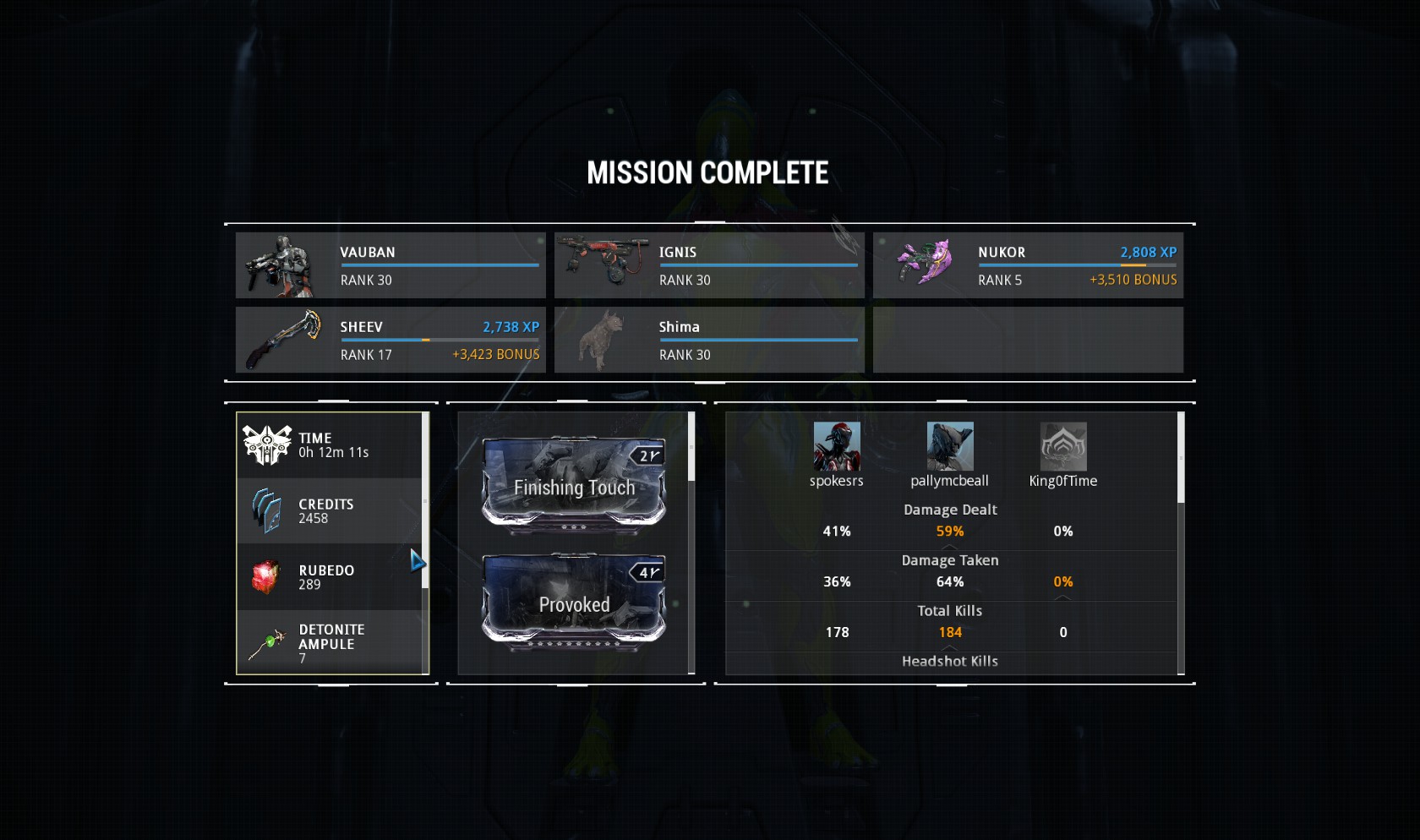The height and width of the screenshot is (840, 1420).
Task: Select the Ignis weapon panel
Action: tap(708, 265)
